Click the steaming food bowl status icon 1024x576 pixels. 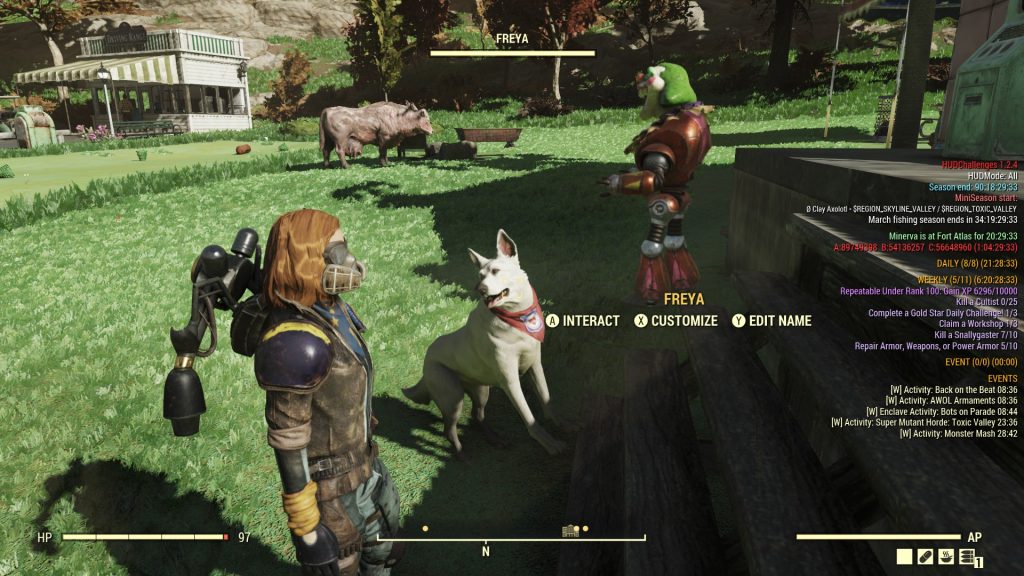[947, 557]
